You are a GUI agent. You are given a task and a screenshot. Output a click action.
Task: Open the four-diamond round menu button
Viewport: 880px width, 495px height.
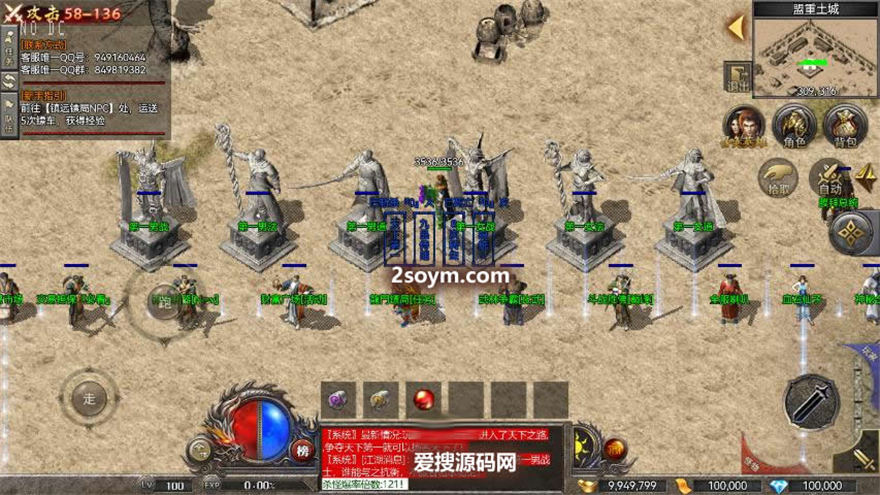pyautogui.click(x=850, y=232)
